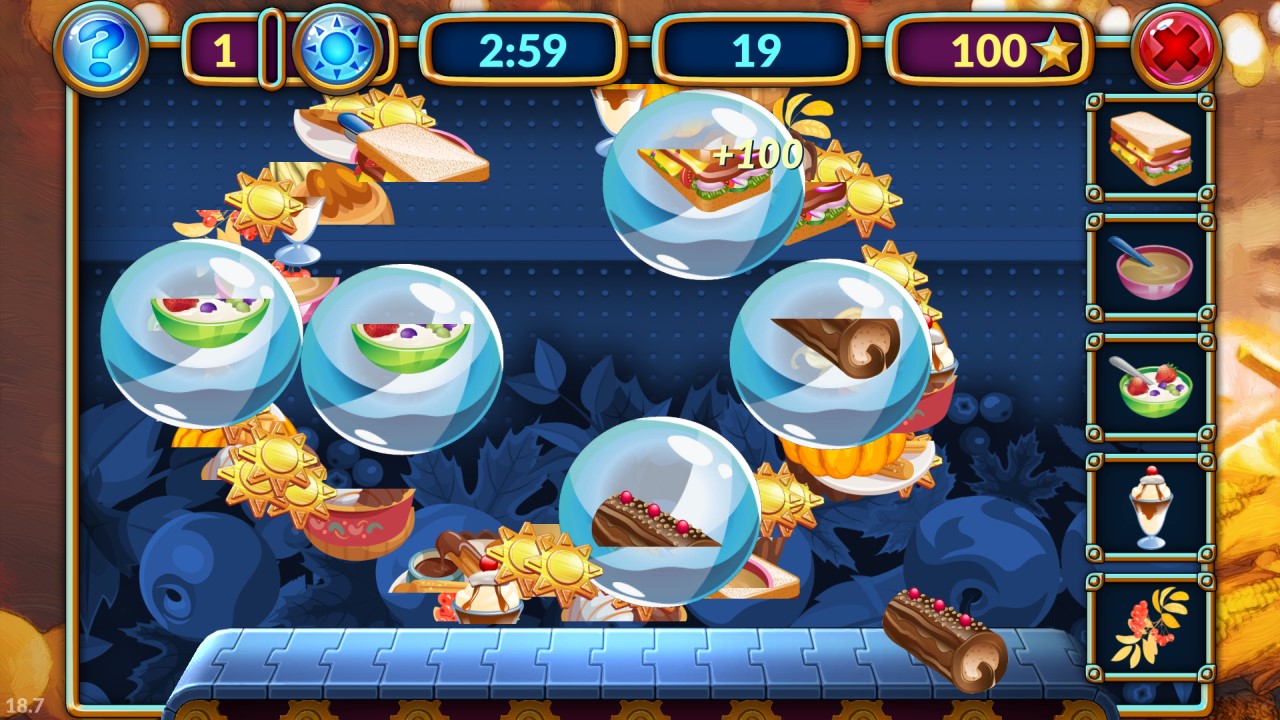The width and height of the screenshot is (1280, 720).
Task: Select the pink soup bowl target
Action: (x=1150, y=268)
